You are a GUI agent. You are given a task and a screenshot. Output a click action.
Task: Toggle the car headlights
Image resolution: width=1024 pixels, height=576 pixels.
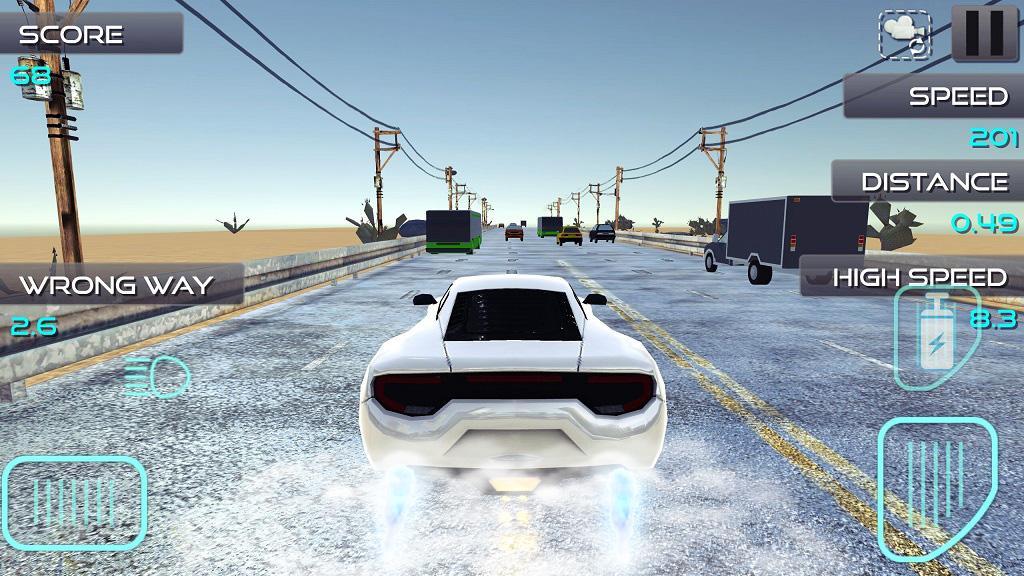pyautogui.click(x=159, y=378)
